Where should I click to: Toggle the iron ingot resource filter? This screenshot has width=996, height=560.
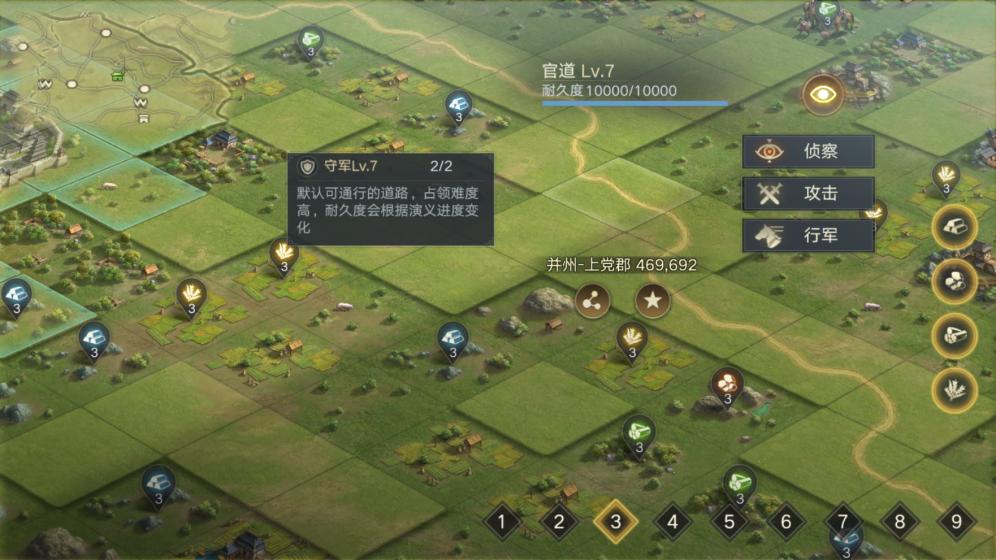pyautogui.click(x=954, y=227)
